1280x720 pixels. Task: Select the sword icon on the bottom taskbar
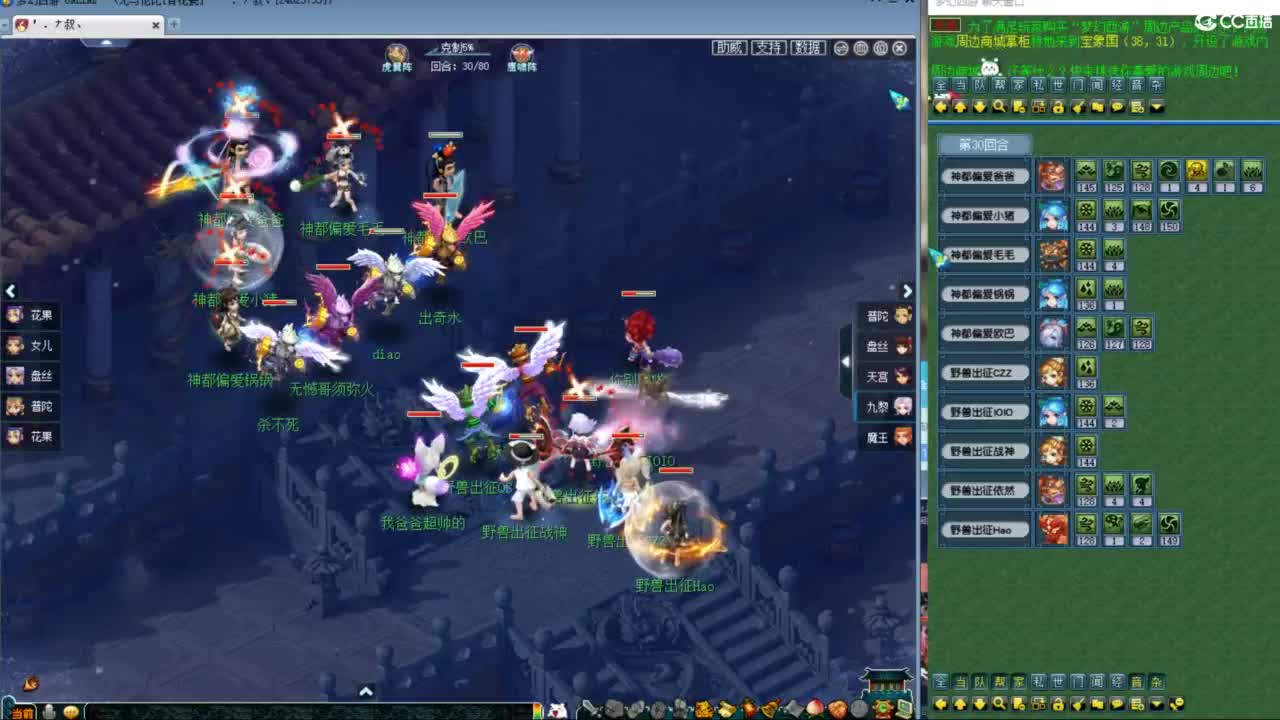coord(590,707)
